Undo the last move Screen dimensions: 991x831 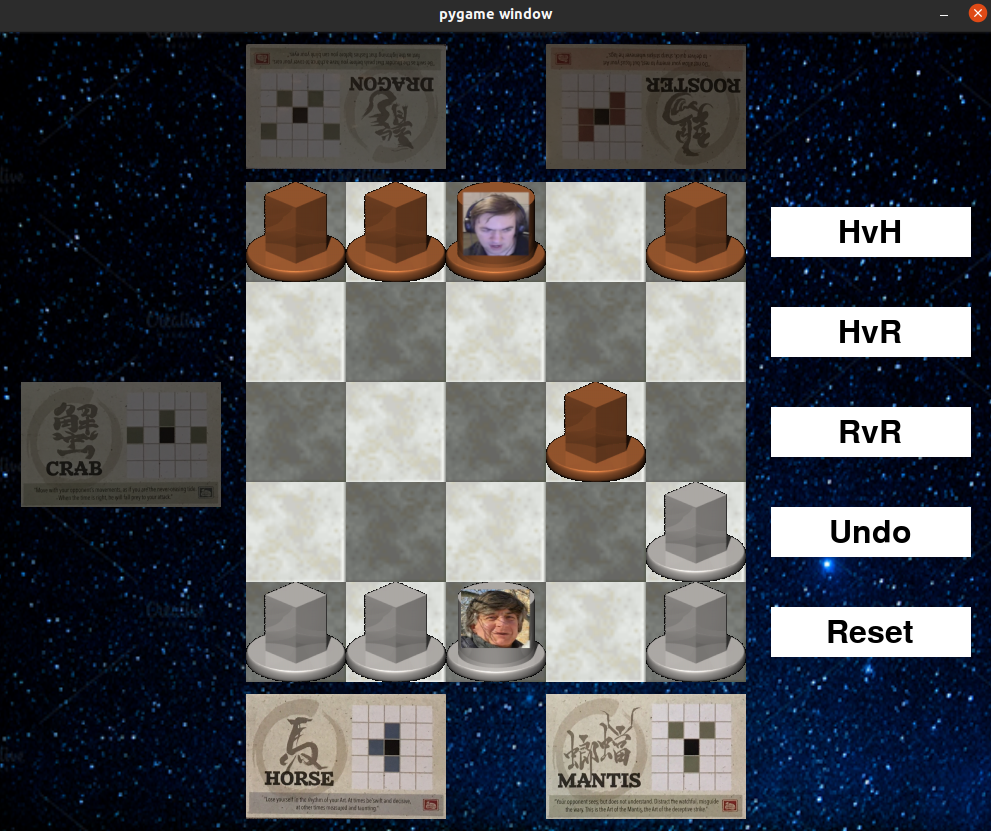tap(870, 532)
